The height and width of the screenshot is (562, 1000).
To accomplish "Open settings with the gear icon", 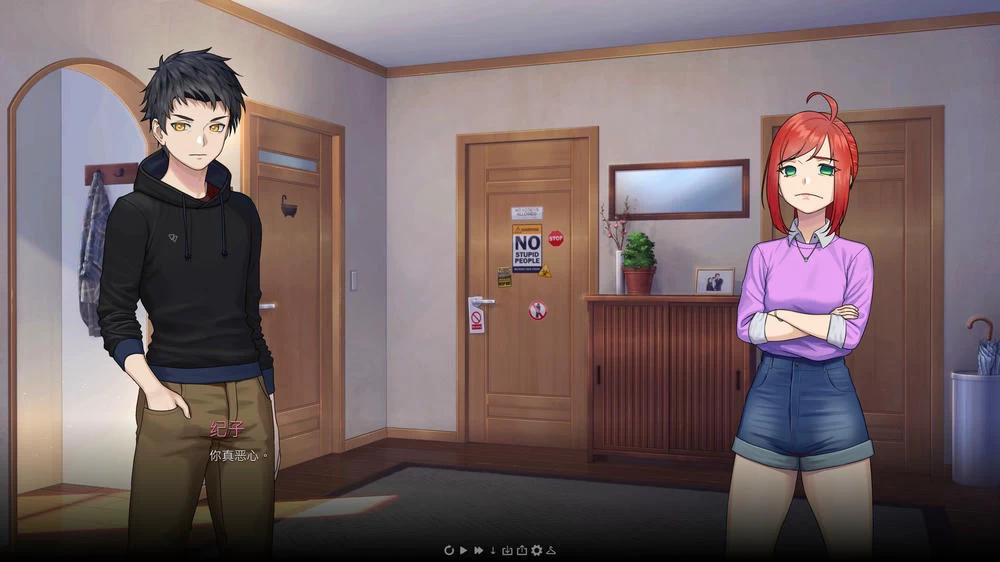I will tap(536, 550).
